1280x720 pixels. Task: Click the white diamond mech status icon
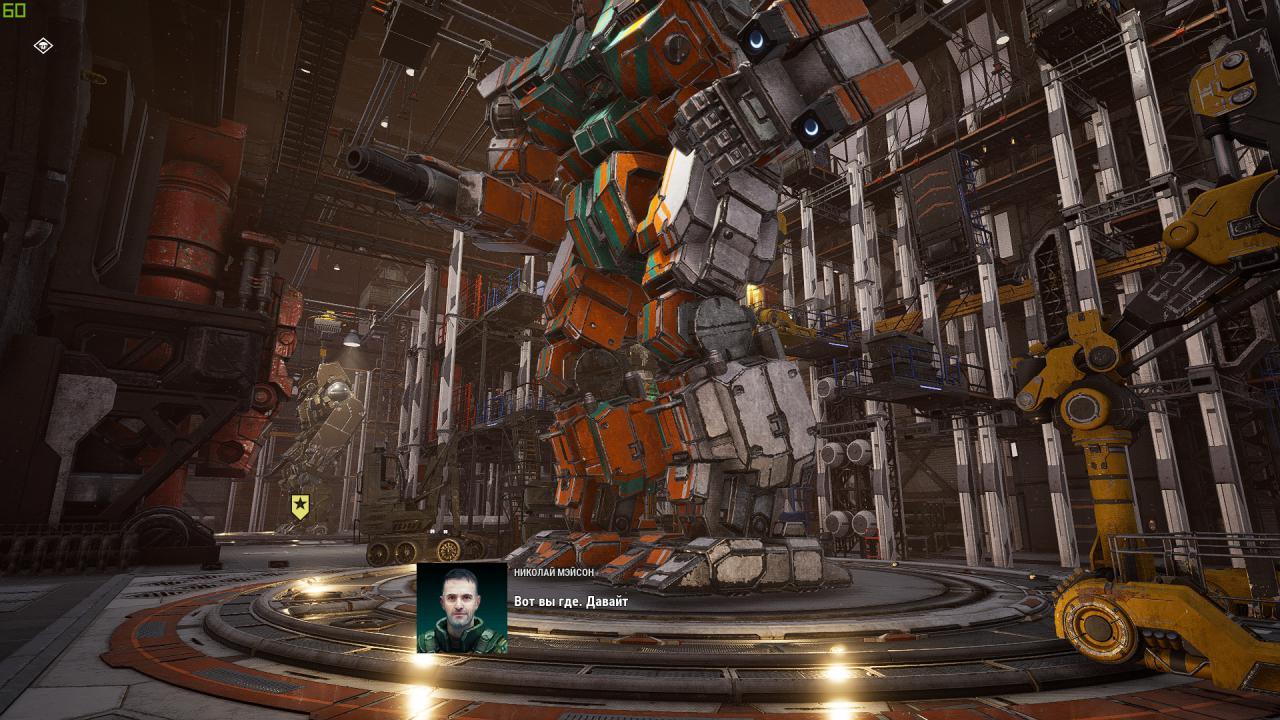tap(43, 45)
